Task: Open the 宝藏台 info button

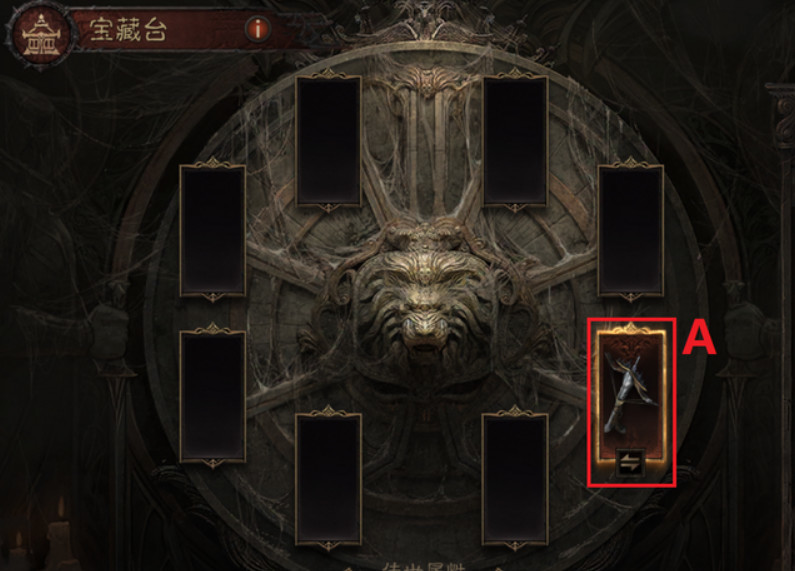Action: (259, 29)
